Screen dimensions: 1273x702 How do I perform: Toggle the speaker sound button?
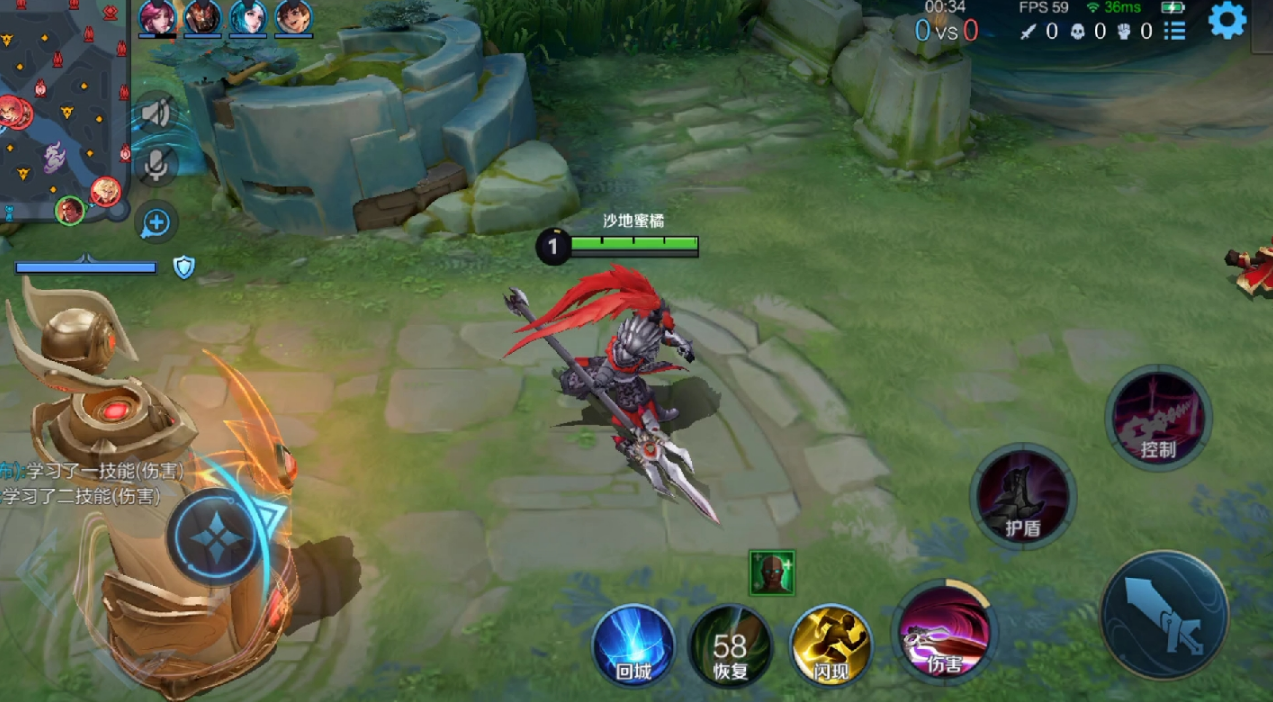tap(156, 112)
